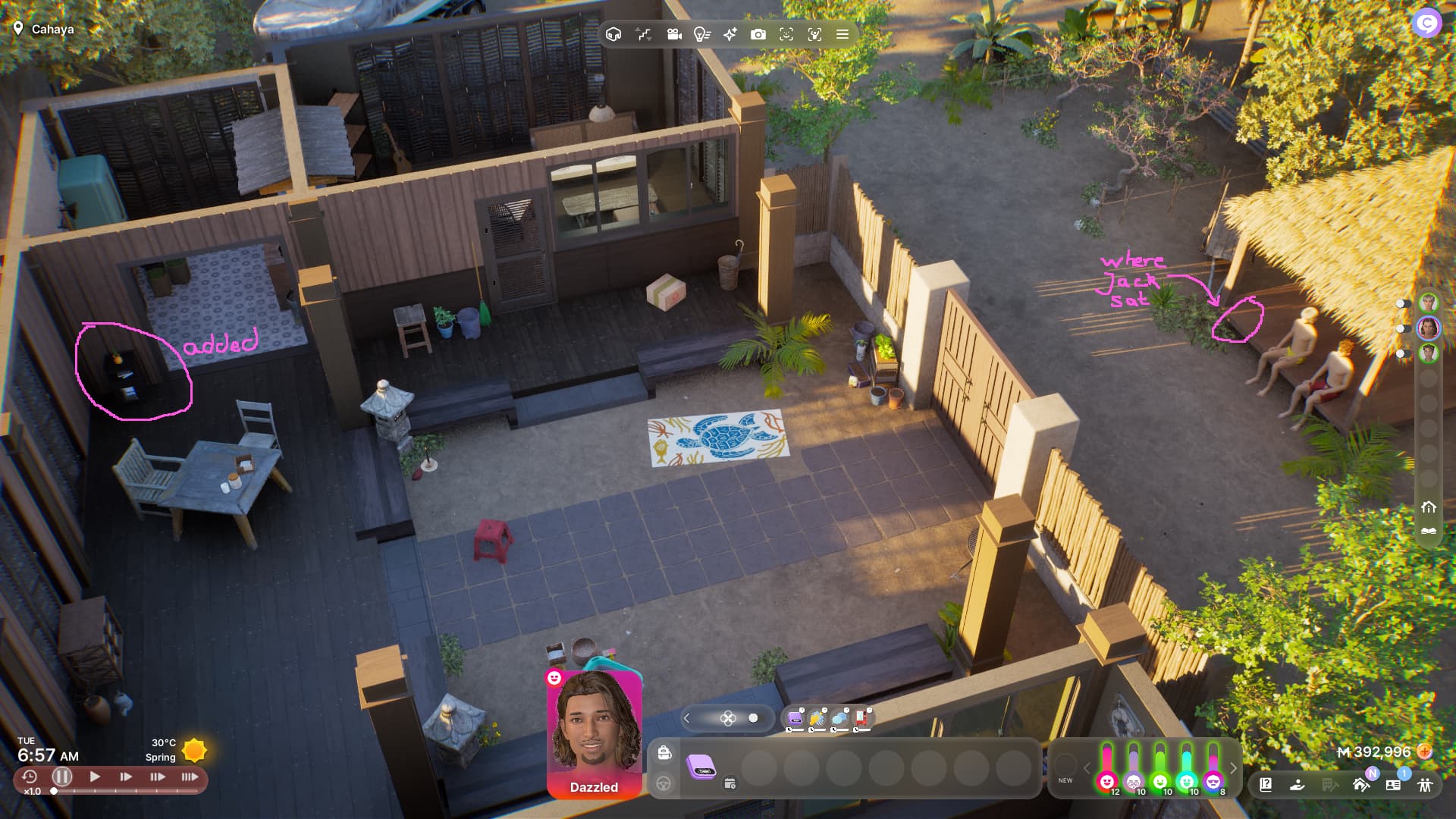Open the question-mark guide book
This screenshot has height=819, width=1456.
coord(1266,785)
